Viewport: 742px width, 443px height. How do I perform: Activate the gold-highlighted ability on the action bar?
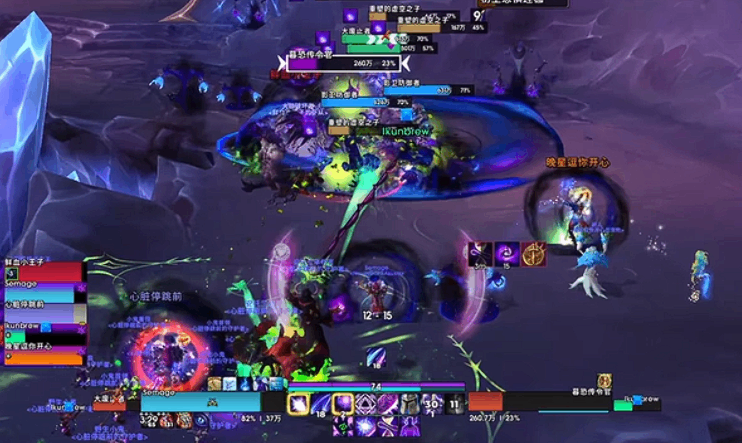[x=298, y=403]
